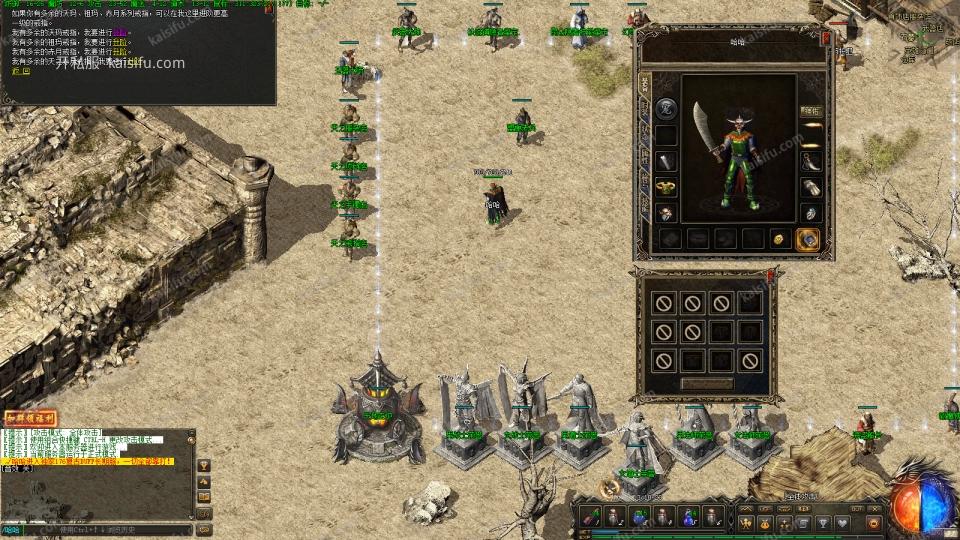Click the highlighted gem slot in equipment panel

[x=807, y=239]
